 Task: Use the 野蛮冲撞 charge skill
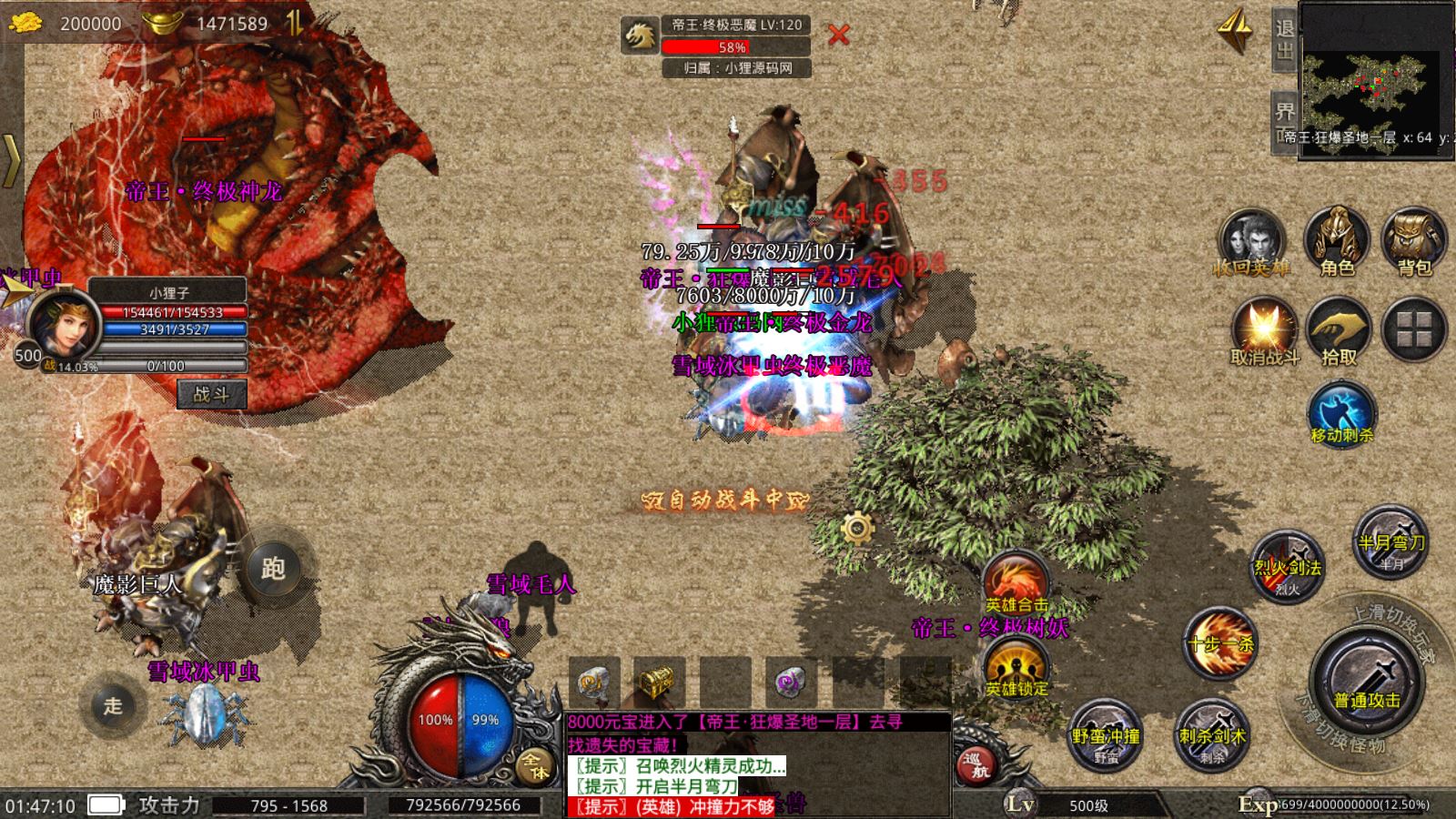1106,735
